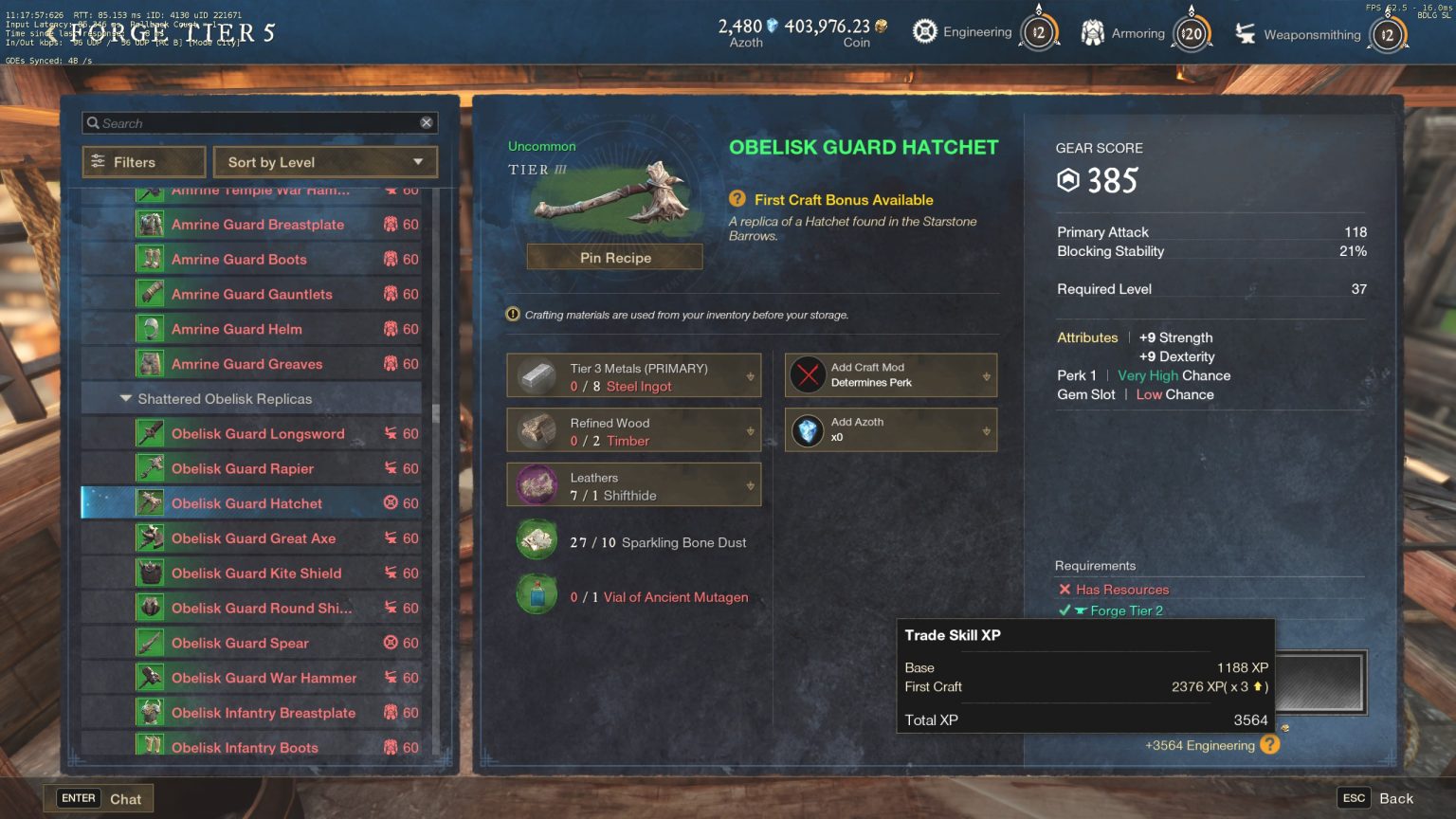The image size is (1456, 819).
Task: Expand the Leathers Shifthide material selector
Action: pos(752,484)
